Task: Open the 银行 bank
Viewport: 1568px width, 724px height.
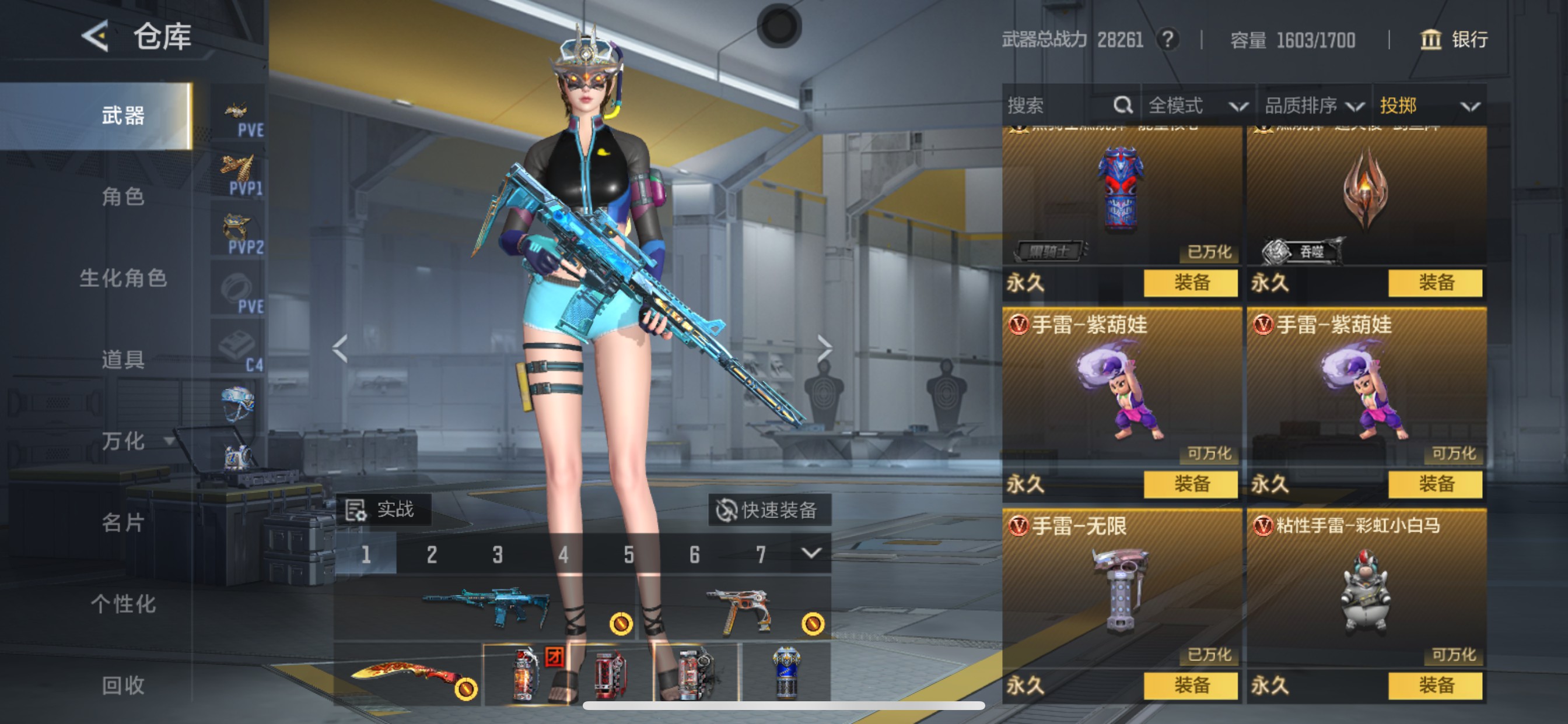Action: [x=1455, y=40]
